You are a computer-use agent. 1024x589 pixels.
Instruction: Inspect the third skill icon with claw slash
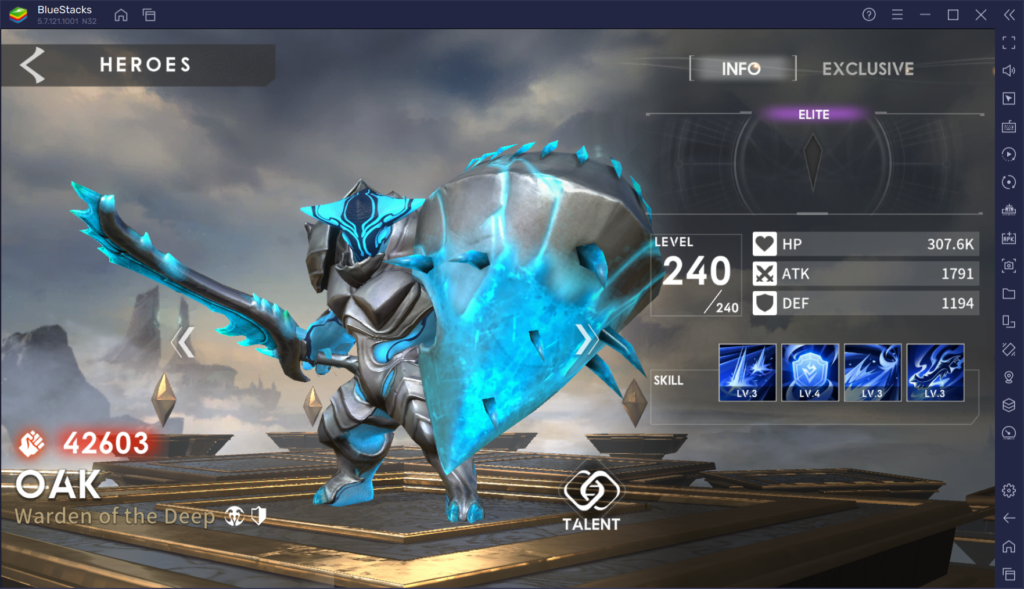(872, 372)
